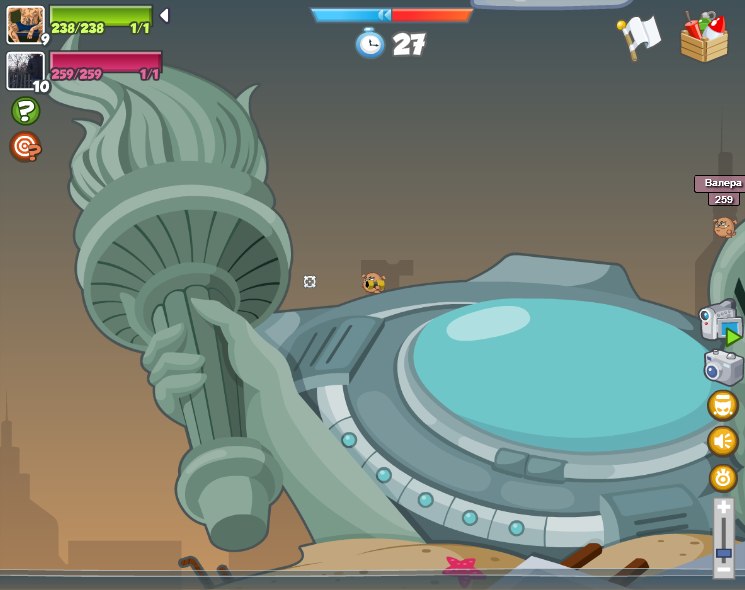Image resolution: width=745 pixels, height=590 pixels.
Task: Click the zoom slider handle
Action: [x=723, y=552]
